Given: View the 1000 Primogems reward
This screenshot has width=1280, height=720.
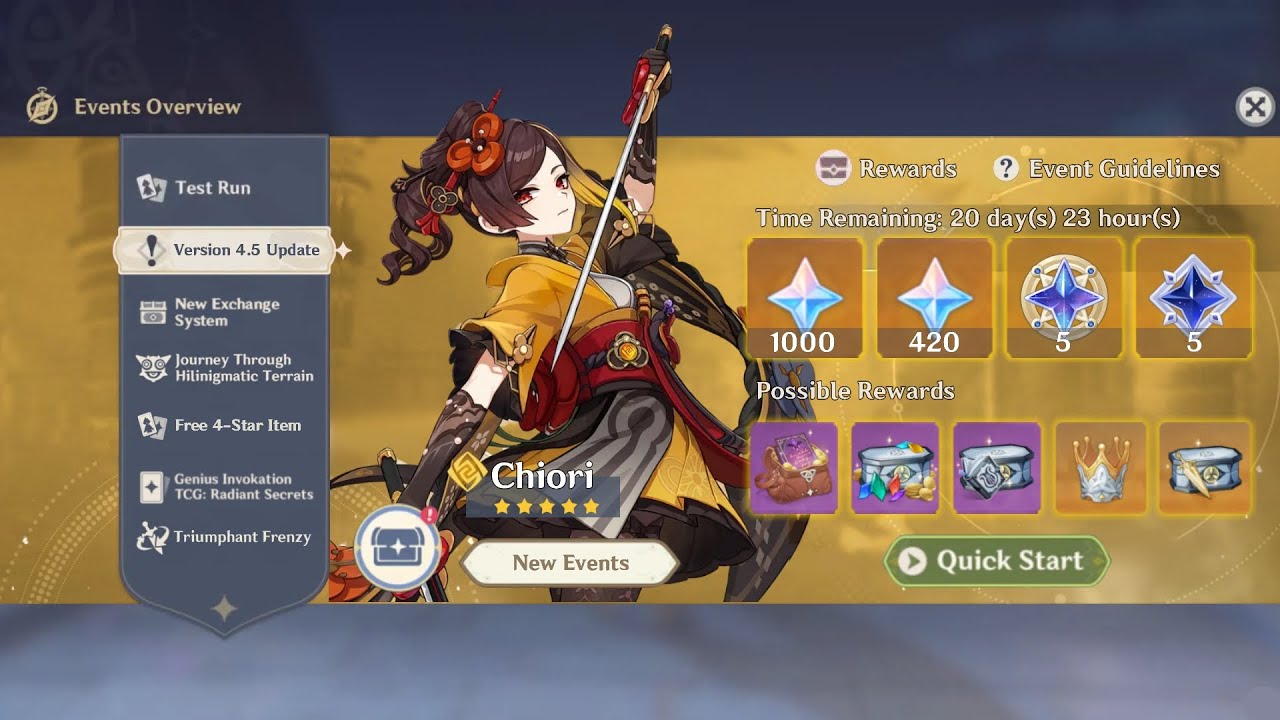Looking at the screenshot, I should click(804, 298).
